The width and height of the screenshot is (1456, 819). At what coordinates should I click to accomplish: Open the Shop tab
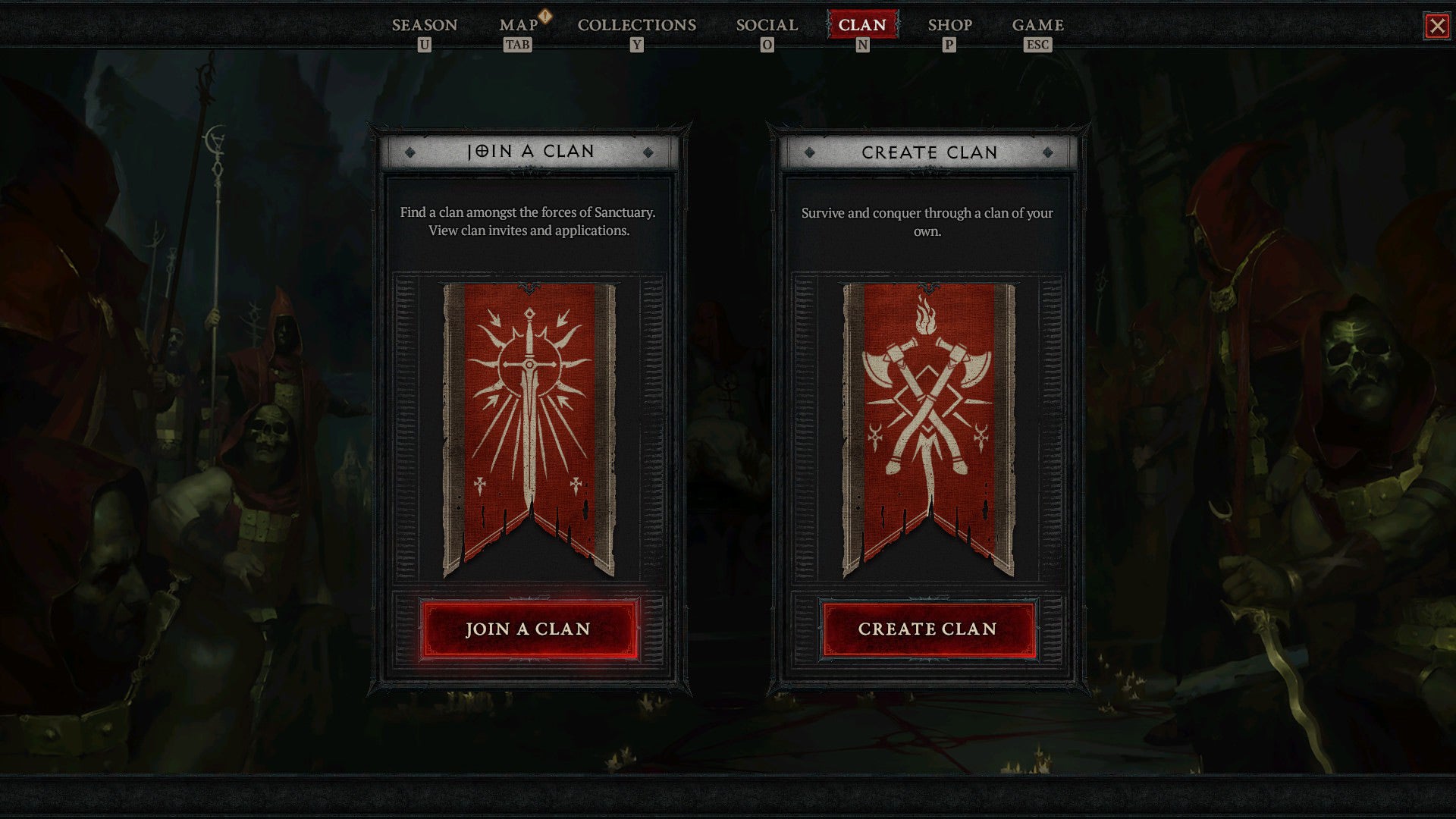click(x=949, y=25)
